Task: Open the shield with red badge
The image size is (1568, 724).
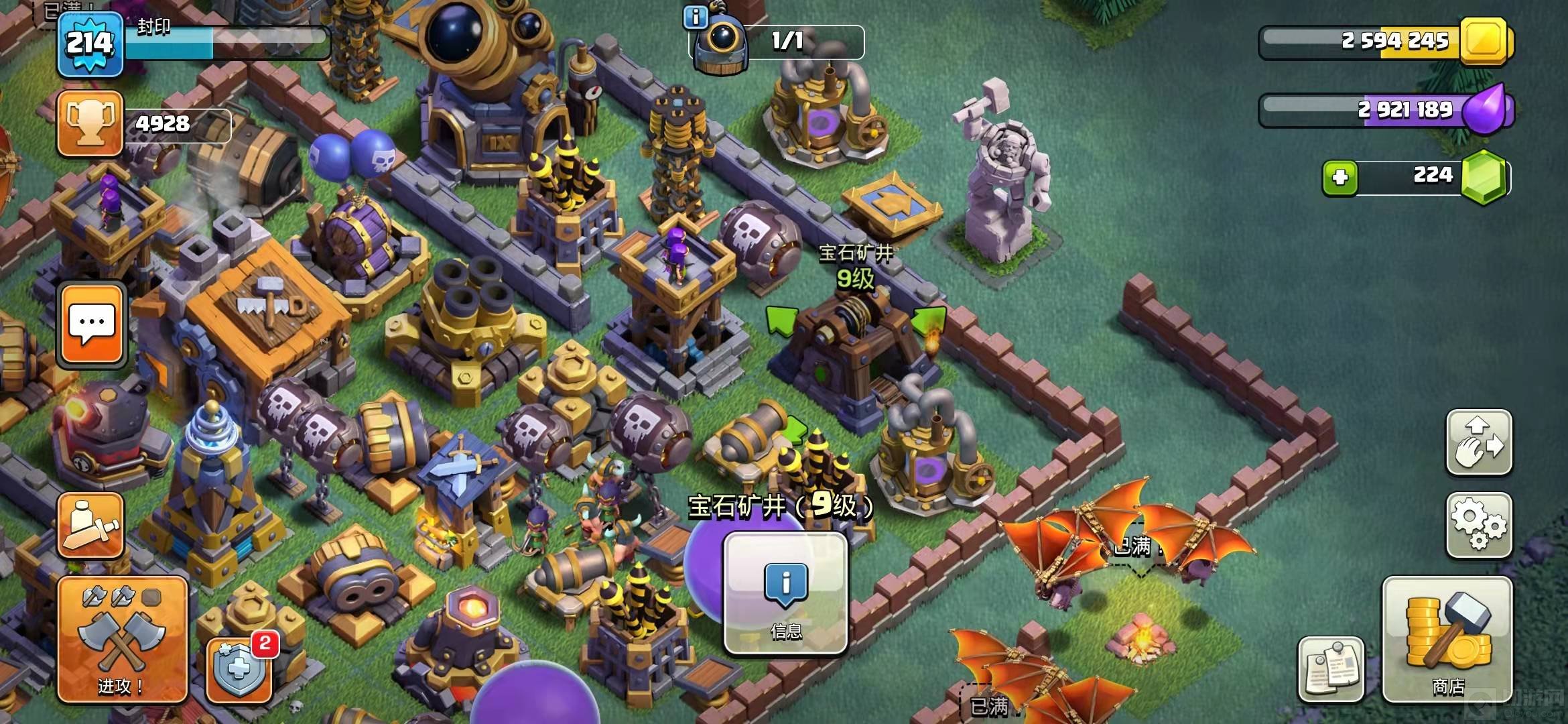Action: pos(239,670)
